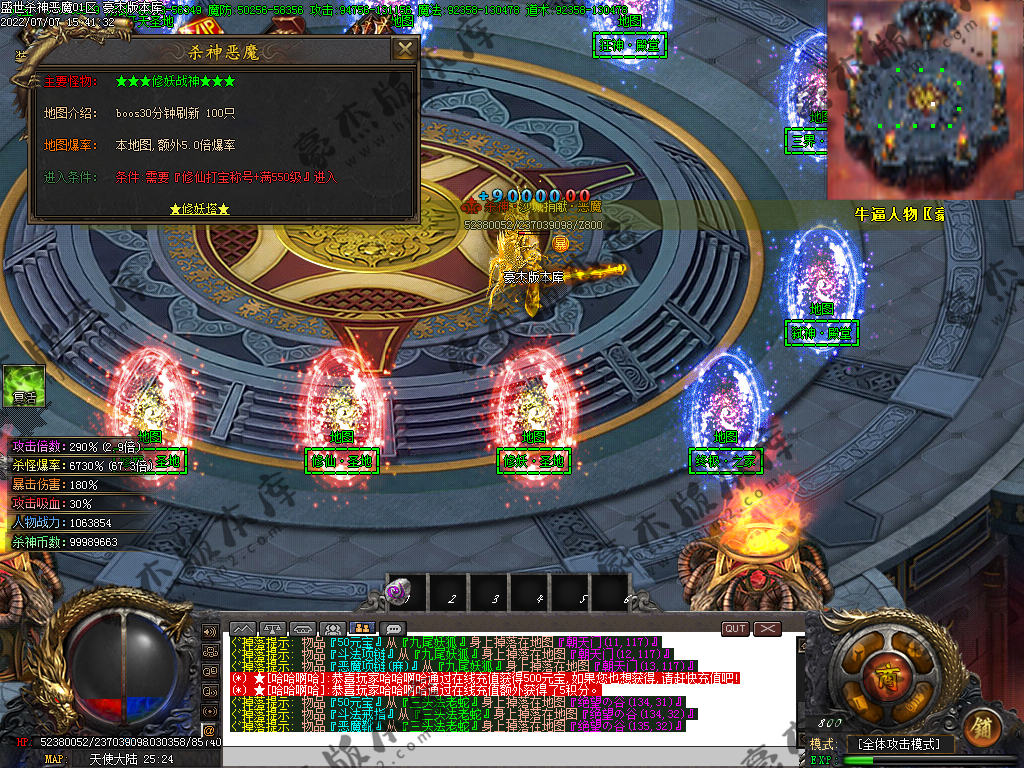Click the X button beside QUT
This screenshot has width=1024, height=768.
pos(767,628)
